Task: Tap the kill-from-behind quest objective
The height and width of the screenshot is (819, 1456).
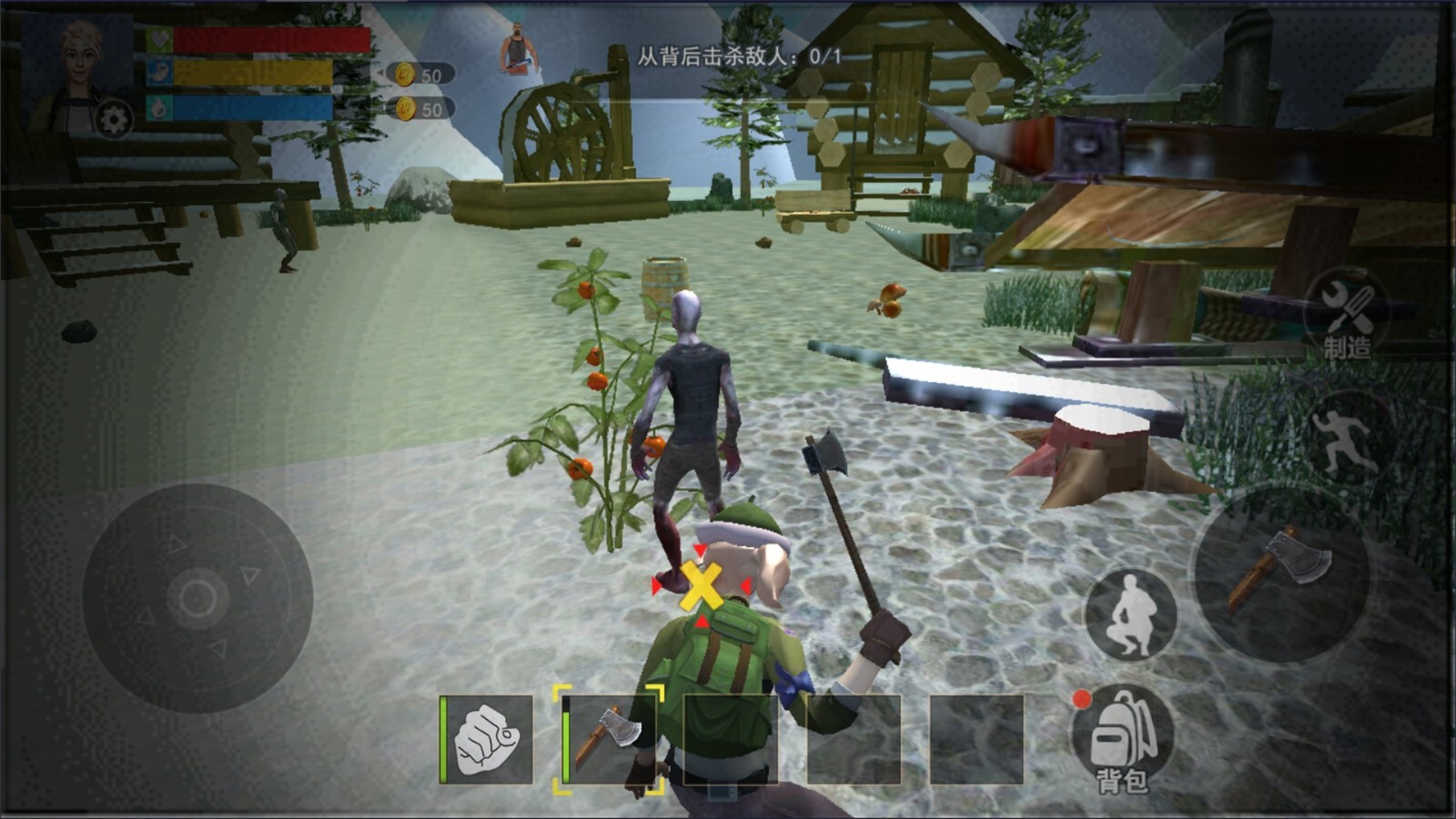Action: [738, 56]
